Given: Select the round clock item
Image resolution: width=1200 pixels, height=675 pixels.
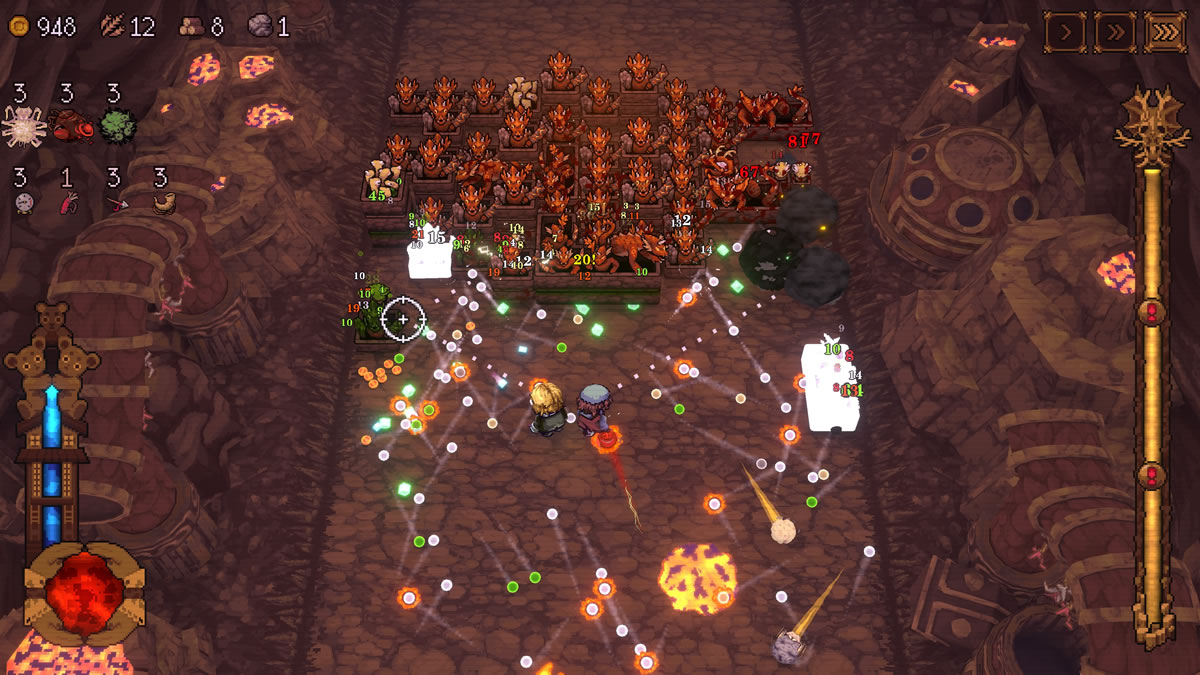Looking at the screenshot, I should pos(24,204).
